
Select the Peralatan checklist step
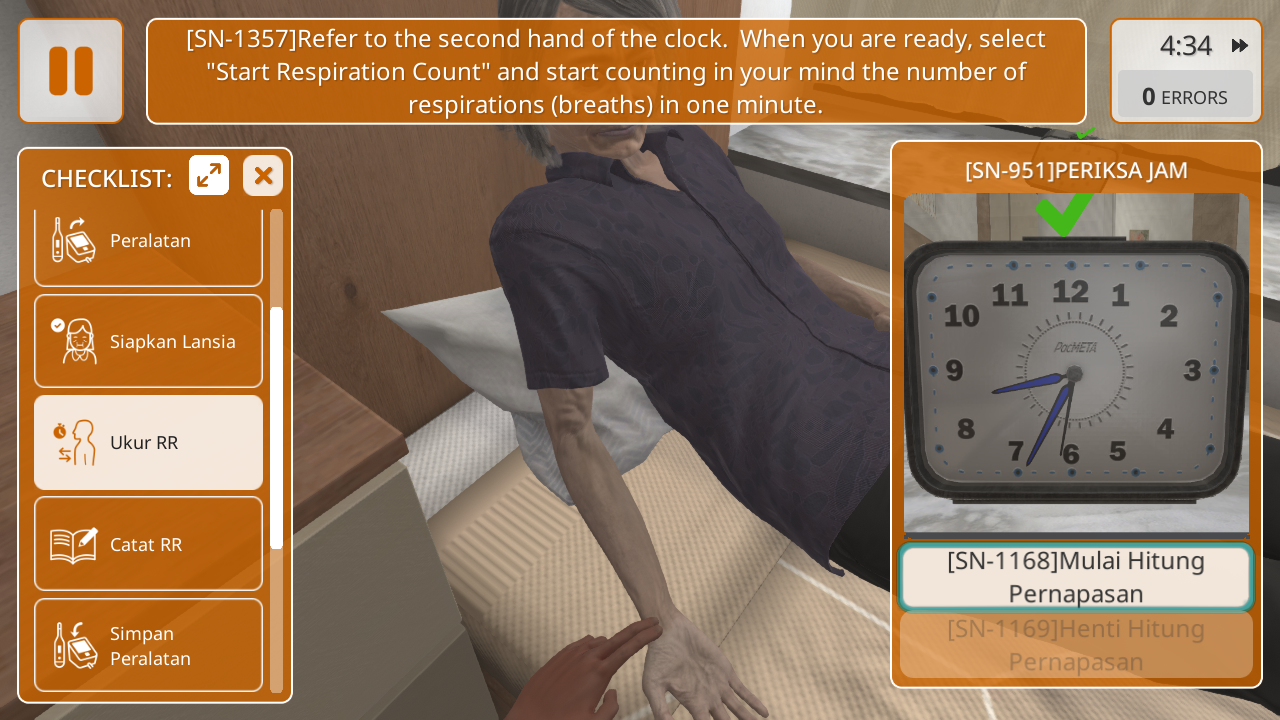coord(148,241)
